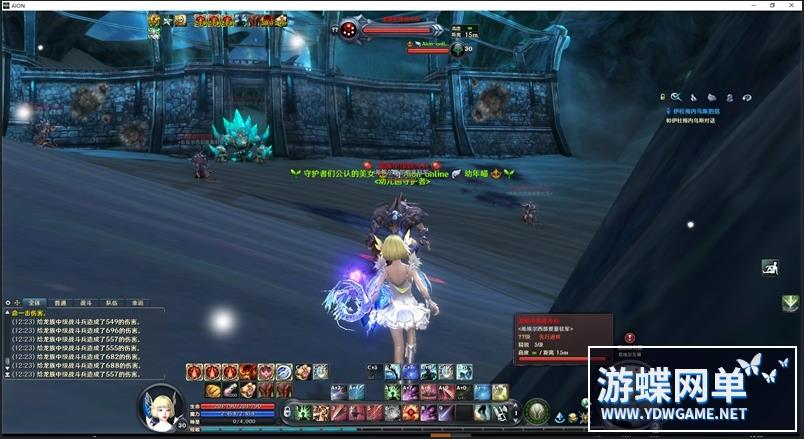Screen dimensions: 804x439
Task: Click the green down-arrow button at right edge
Action: pyautogui.click(x=790, y=302)
